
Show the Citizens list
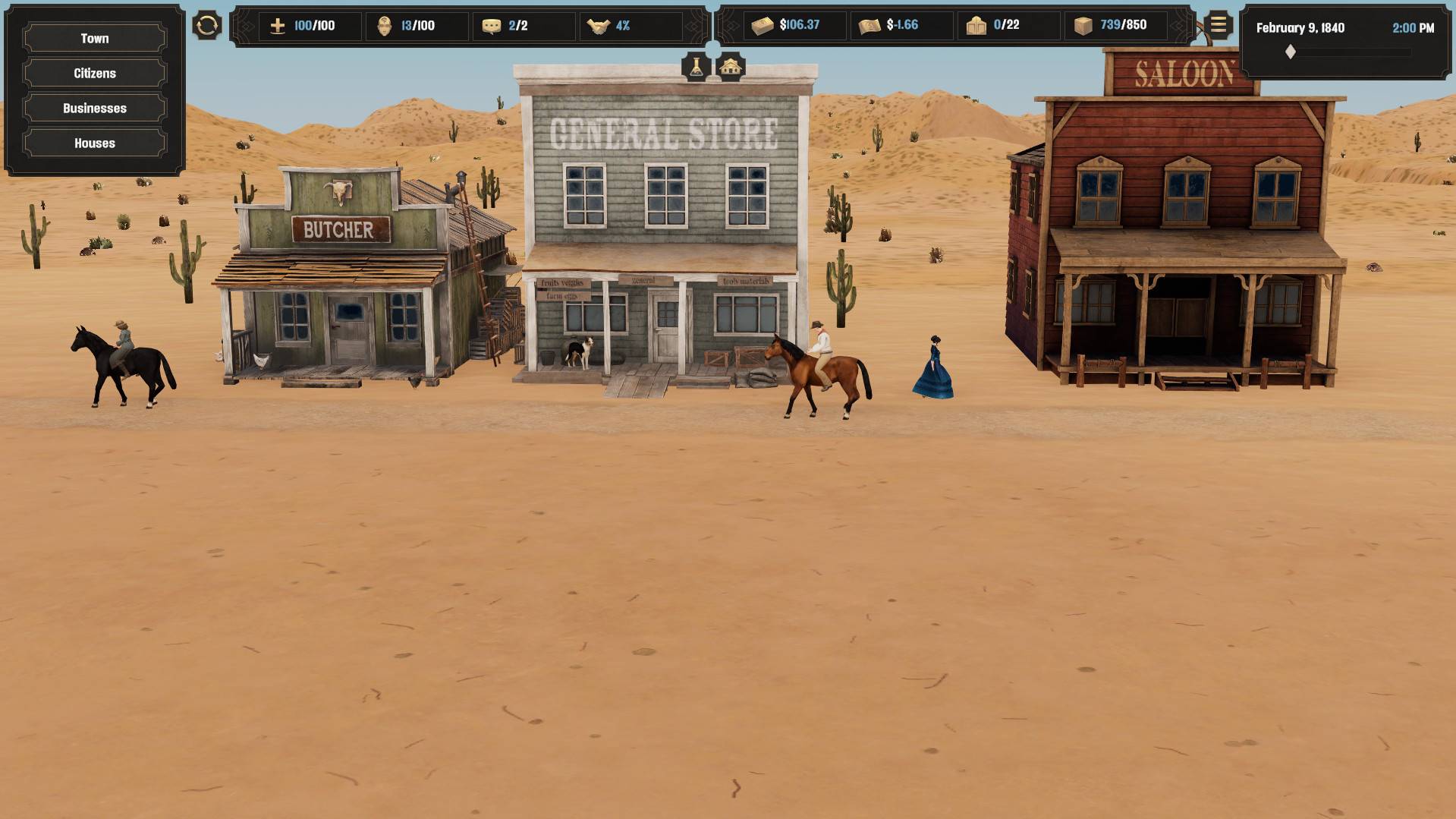(x=95, y=74)
